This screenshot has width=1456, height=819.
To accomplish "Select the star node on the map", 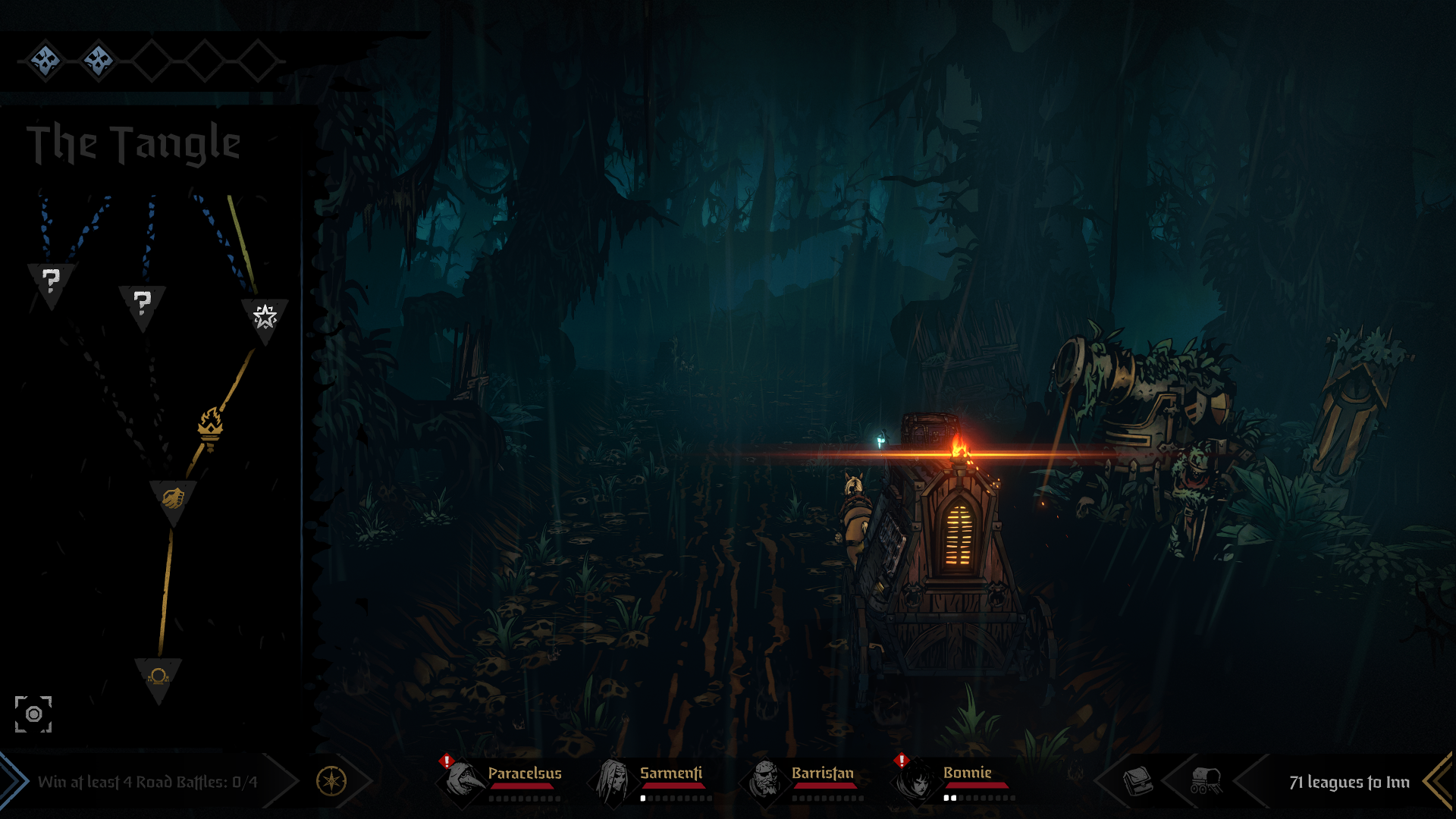I will click(x=265, y=316).
